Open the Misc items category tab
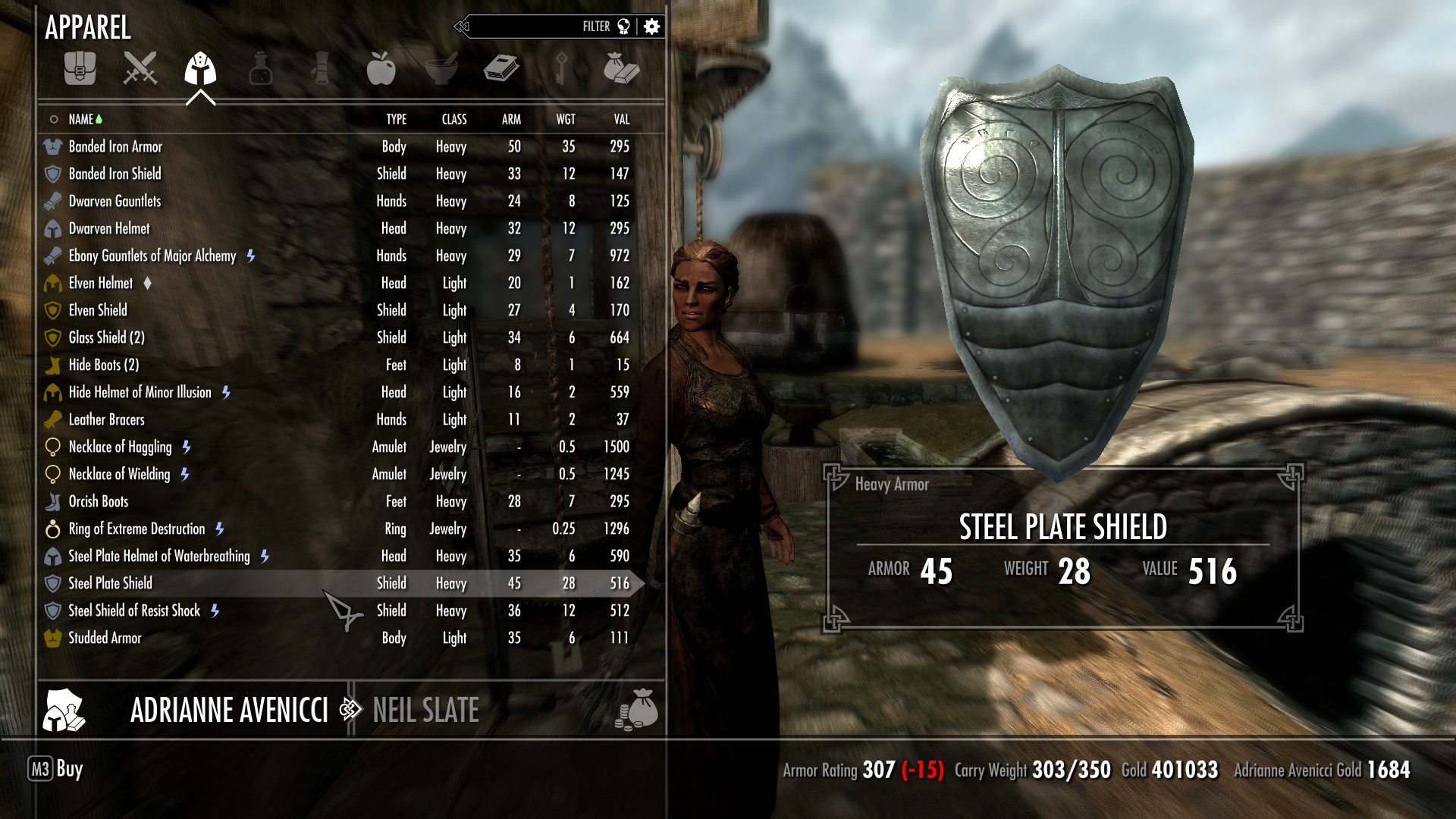The height and width of the screenshot is (819, 1456). click(621, 68)
